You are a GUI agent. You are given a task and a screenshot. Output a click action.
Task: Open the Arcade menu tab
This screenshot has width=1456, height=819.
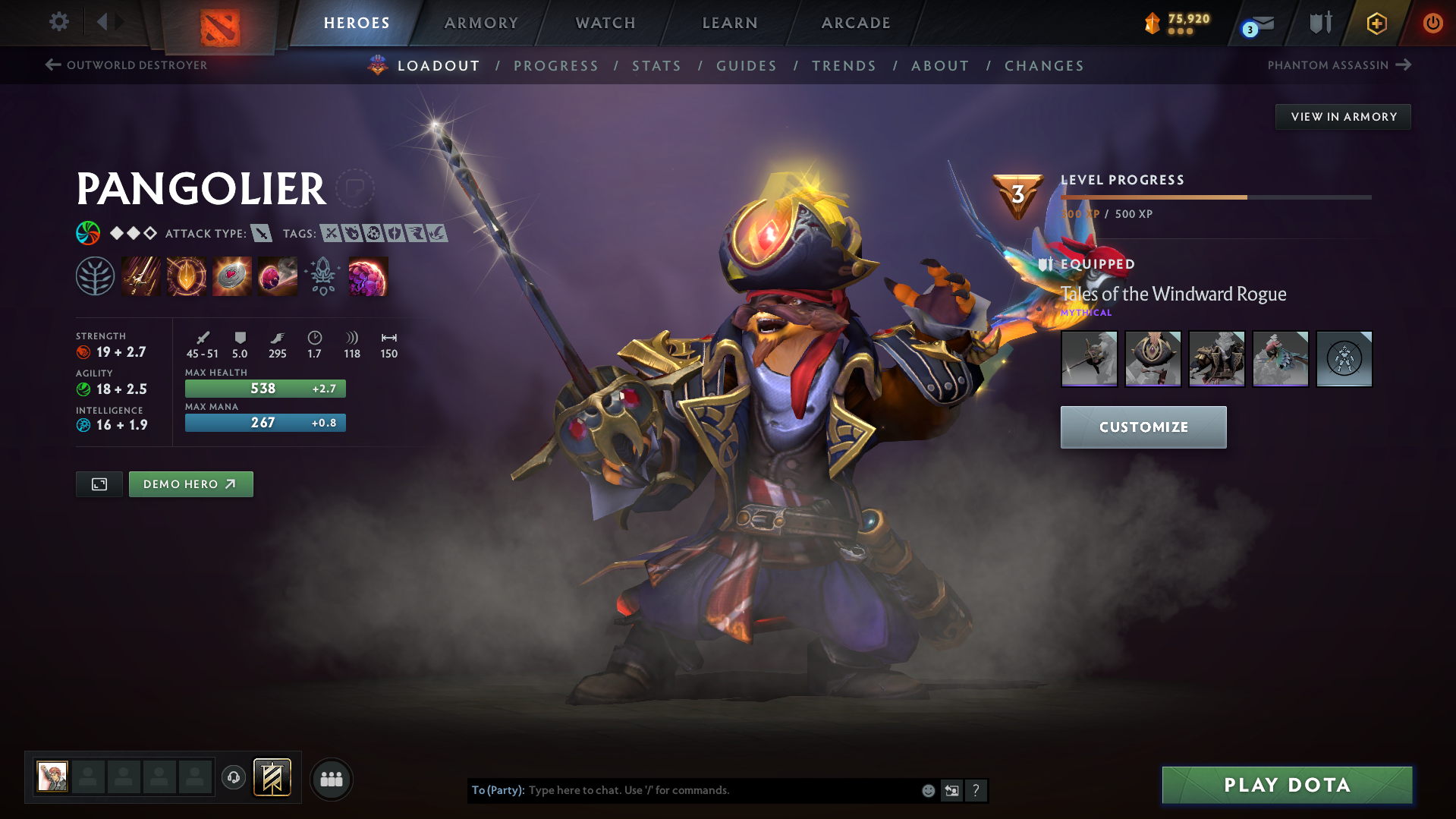(855, 23)
